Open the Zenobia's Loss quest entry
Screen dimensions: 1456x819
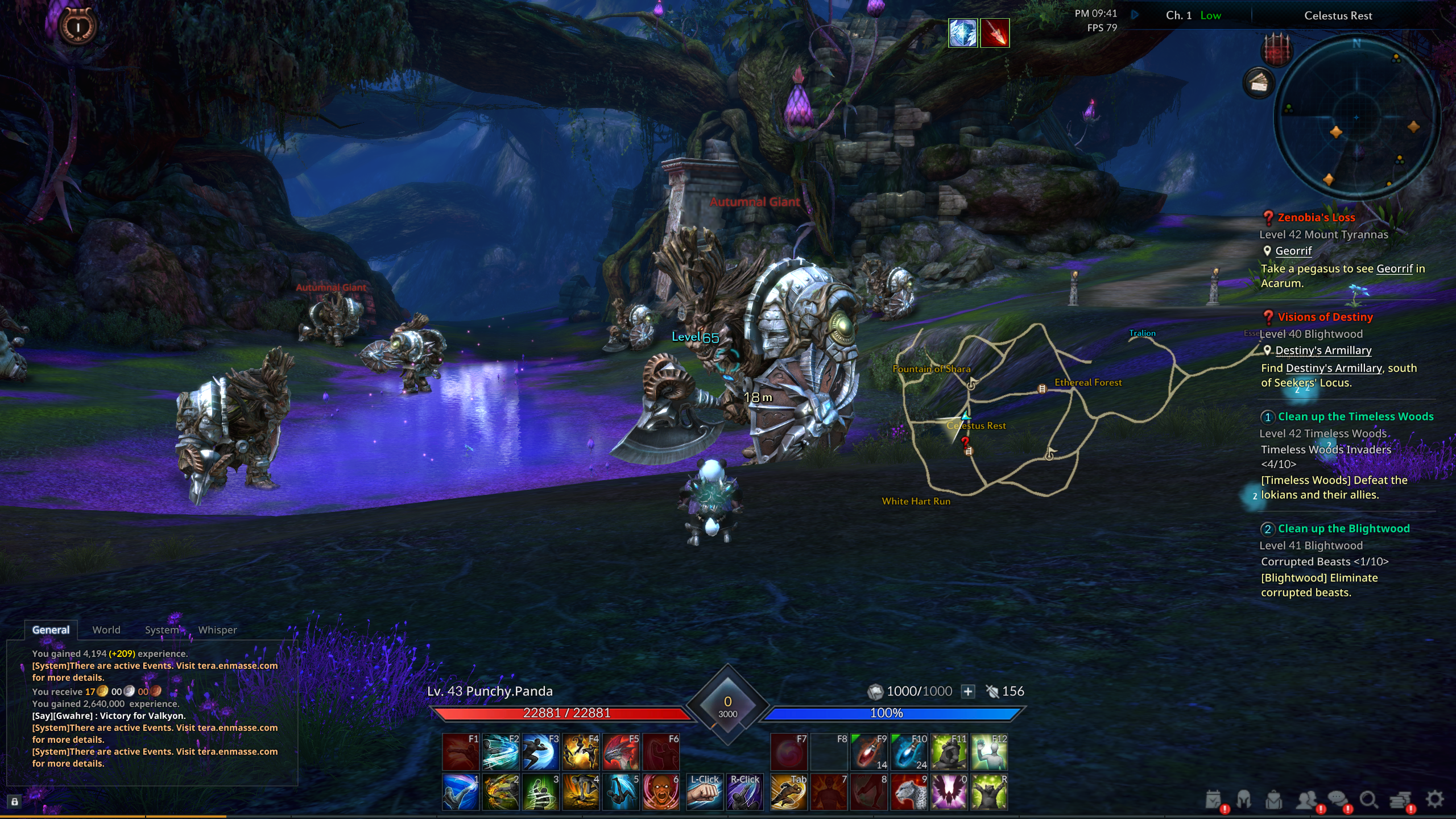(x=1316, y=217)
